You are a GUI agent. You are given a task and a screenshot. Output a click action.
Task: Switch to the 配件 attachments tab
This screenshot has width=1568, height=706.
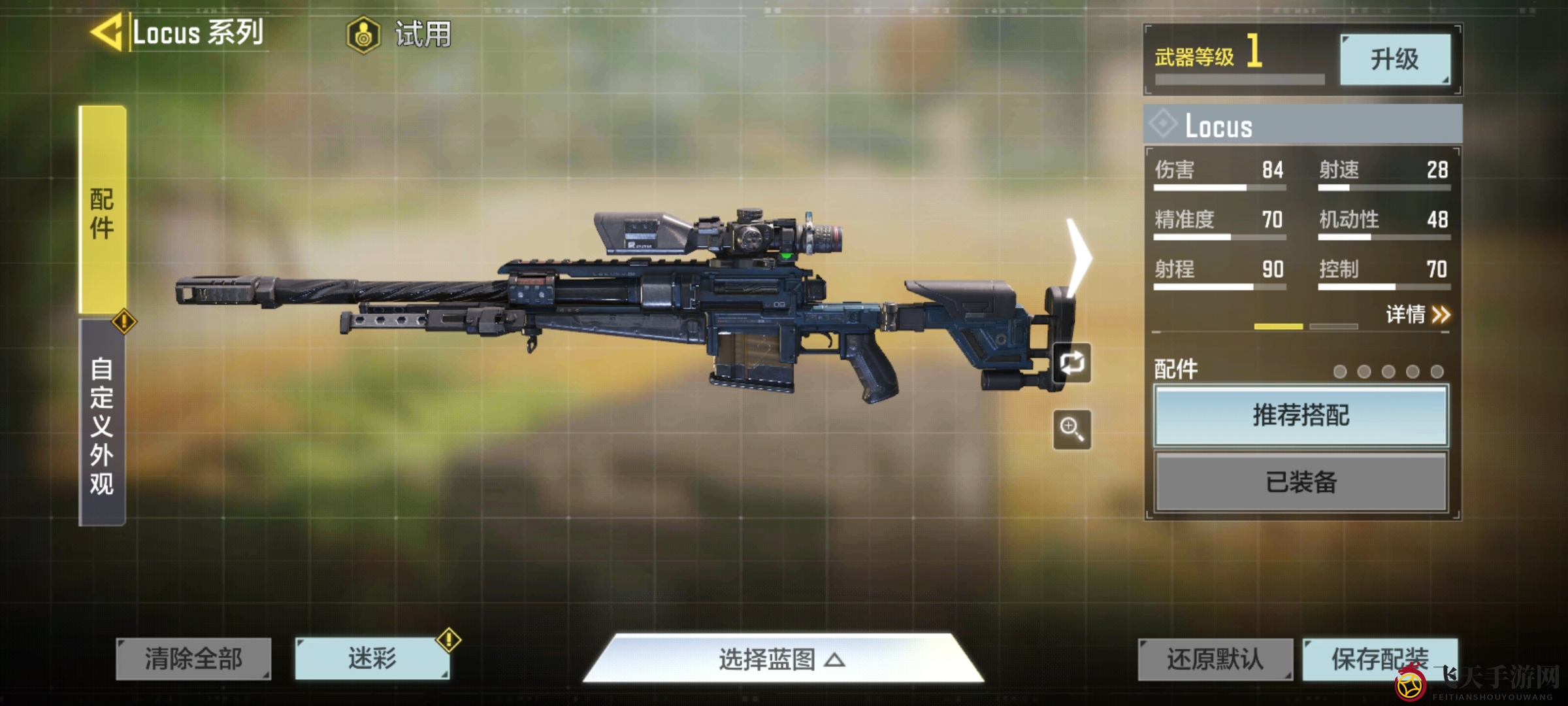[x=103, y=210]
